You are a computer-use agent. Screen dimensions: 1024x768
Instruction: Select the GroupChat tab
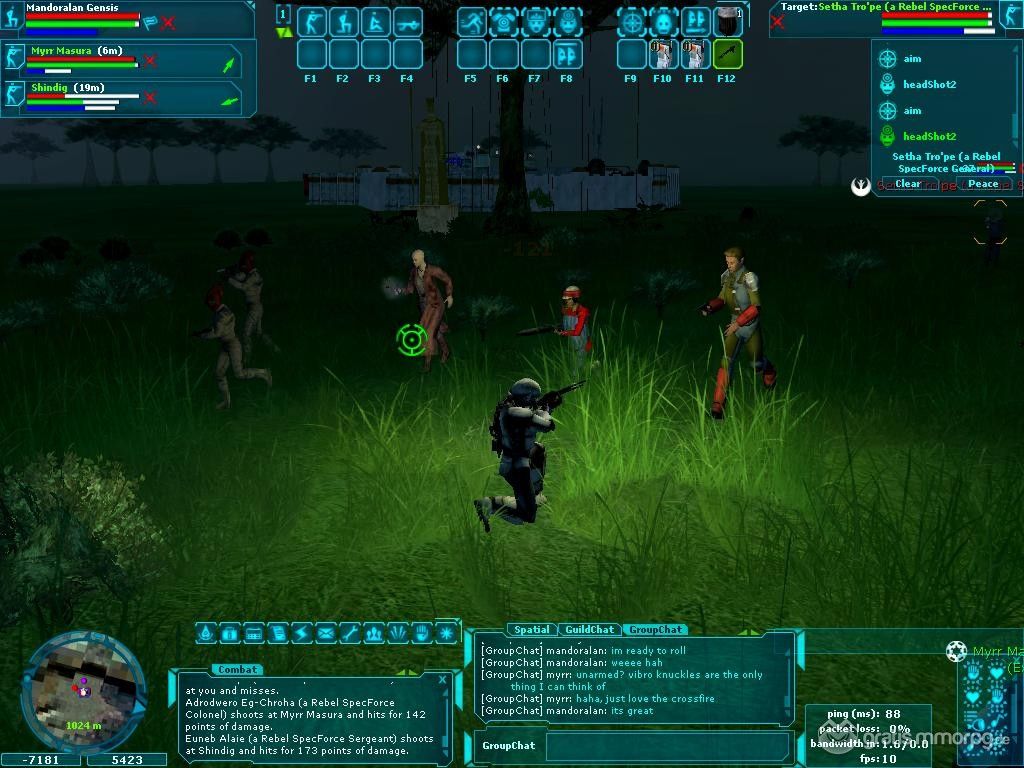(x=656, y=630)
